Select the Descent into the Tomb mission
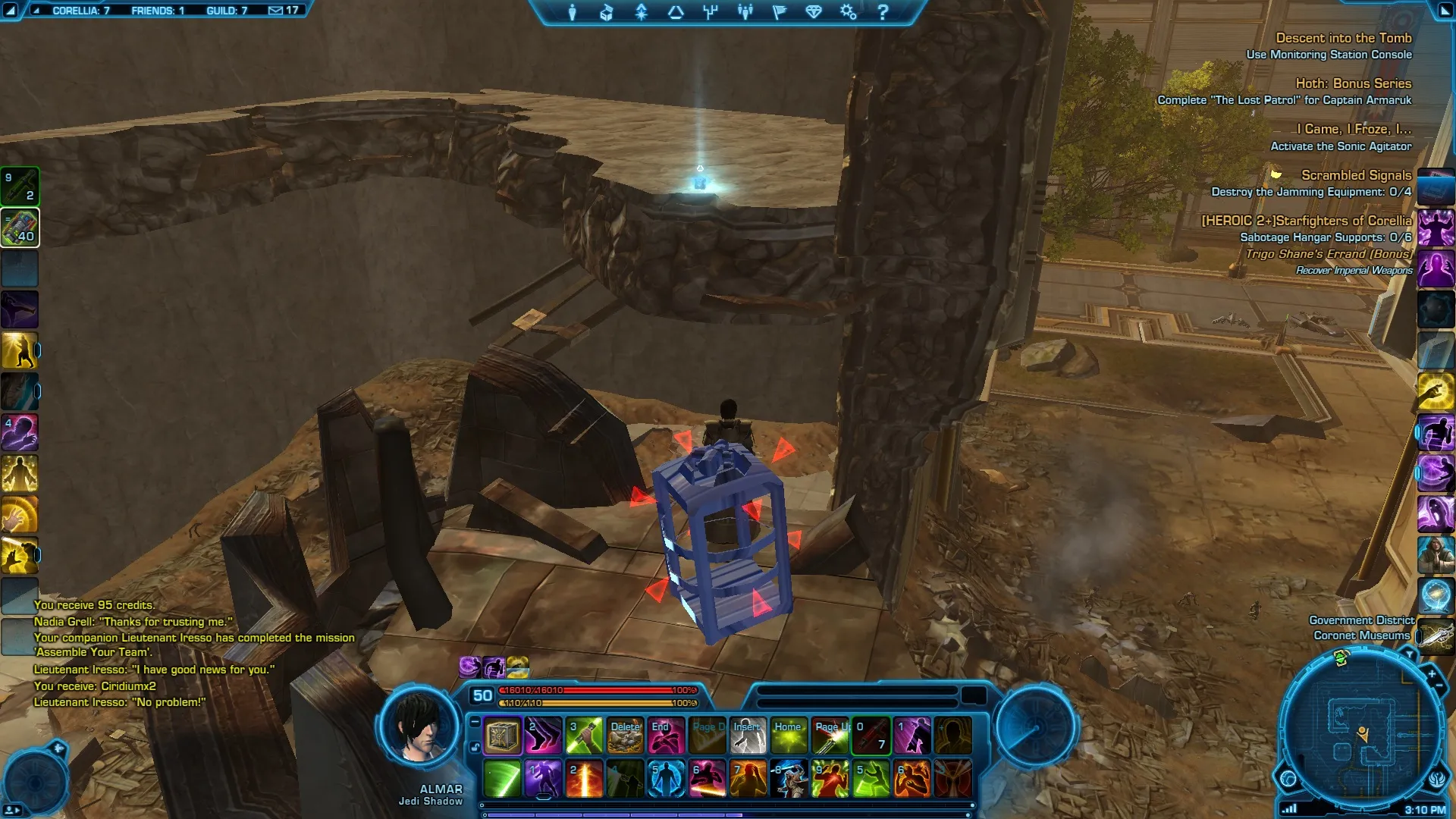Viewport: 1456px width, 819px height. point(1343,38)
